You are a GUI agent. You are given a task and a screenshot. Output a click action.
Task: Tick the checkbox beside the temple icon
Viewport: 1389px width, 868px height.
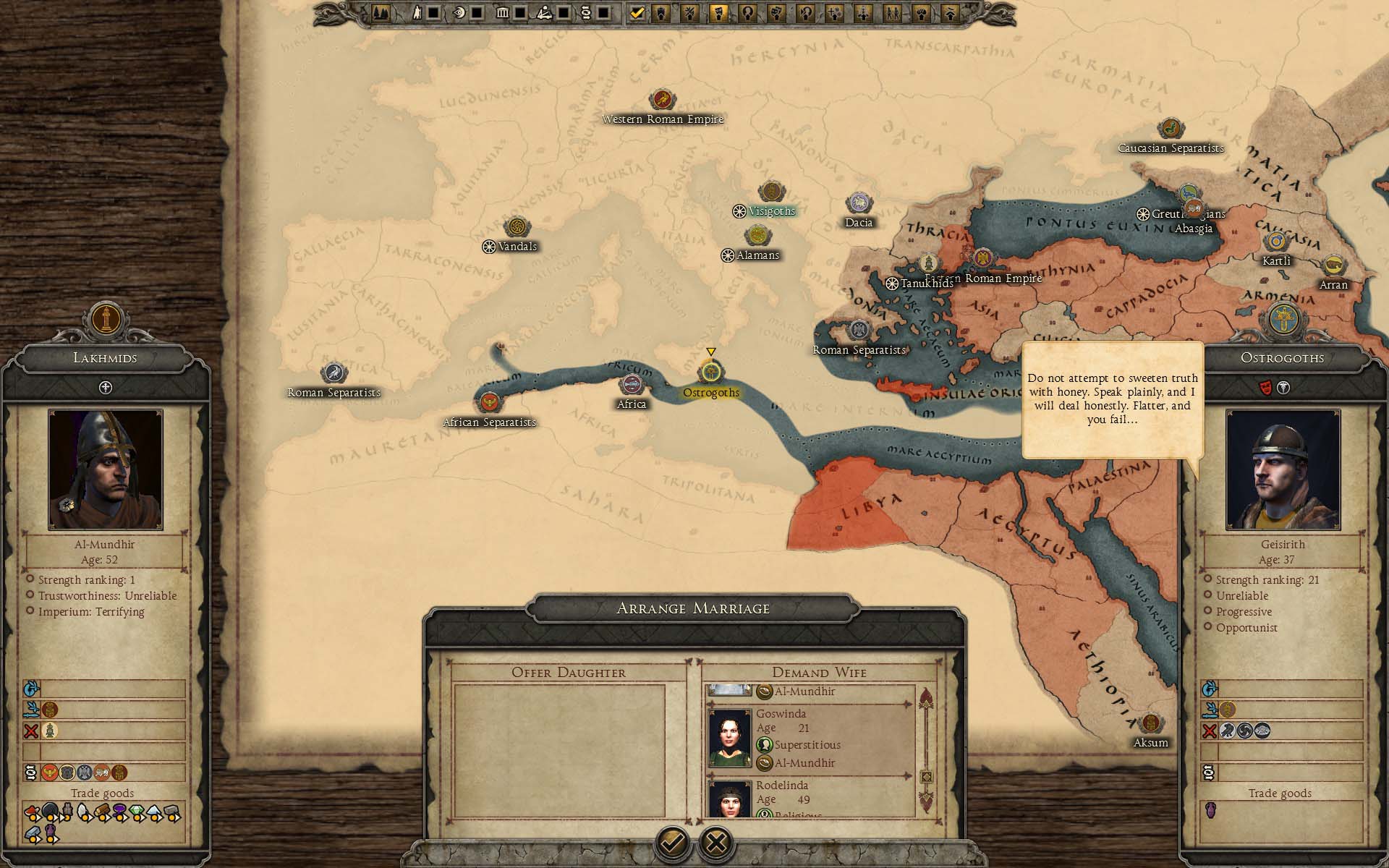tap(520, 12)
